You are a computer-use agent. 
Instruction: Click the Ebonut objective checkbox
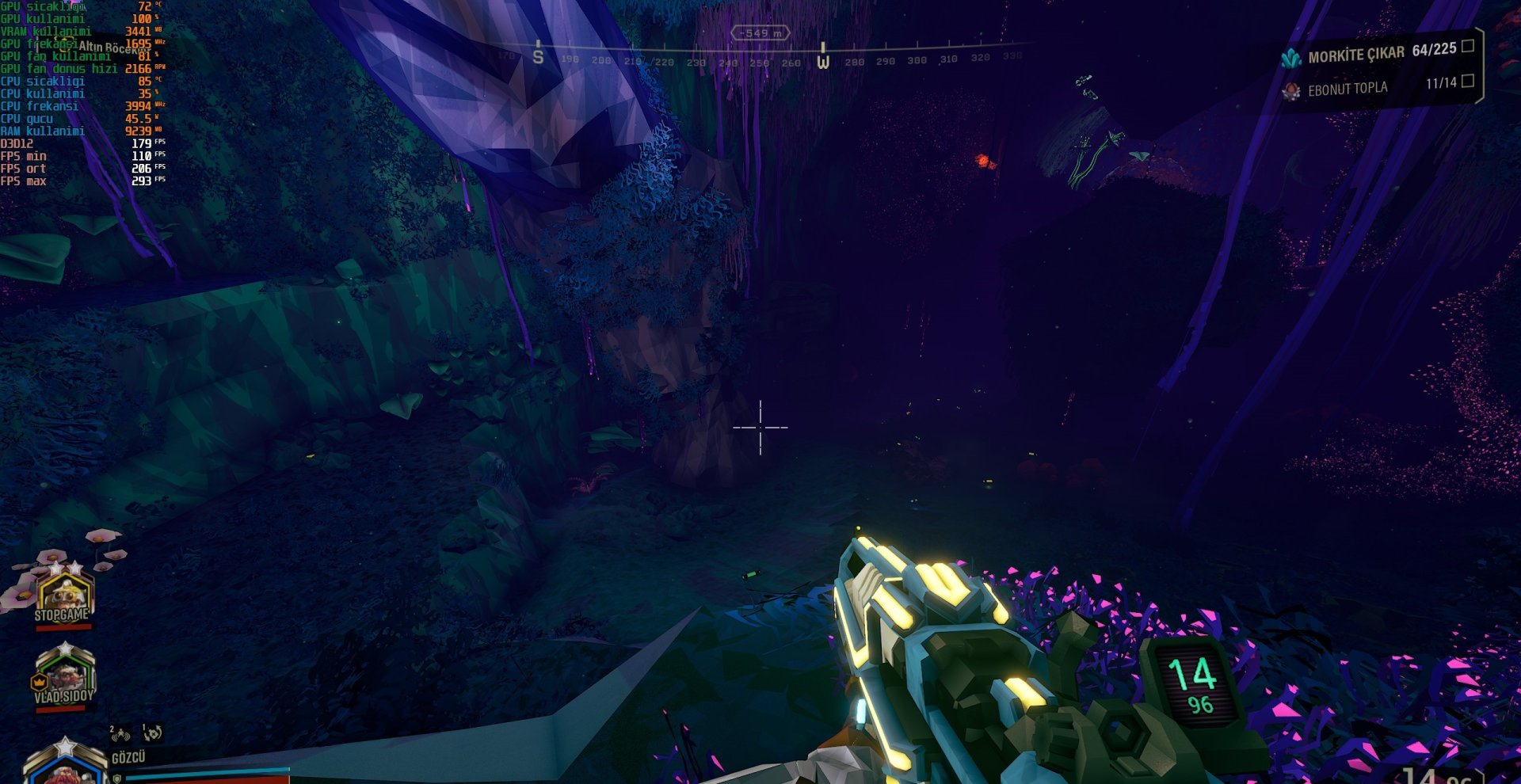[x=1467, y=81]
